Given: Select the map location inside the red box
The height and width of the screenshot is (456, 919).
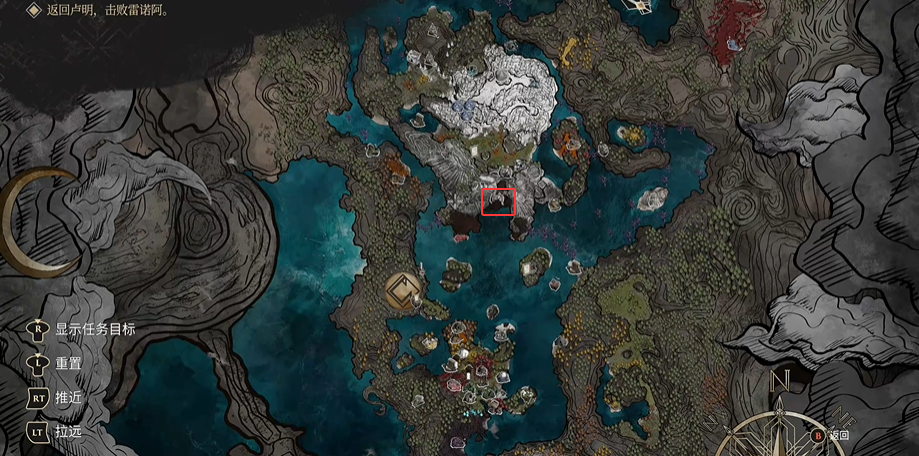Looking at the screenshot, I should coord(498,201).
